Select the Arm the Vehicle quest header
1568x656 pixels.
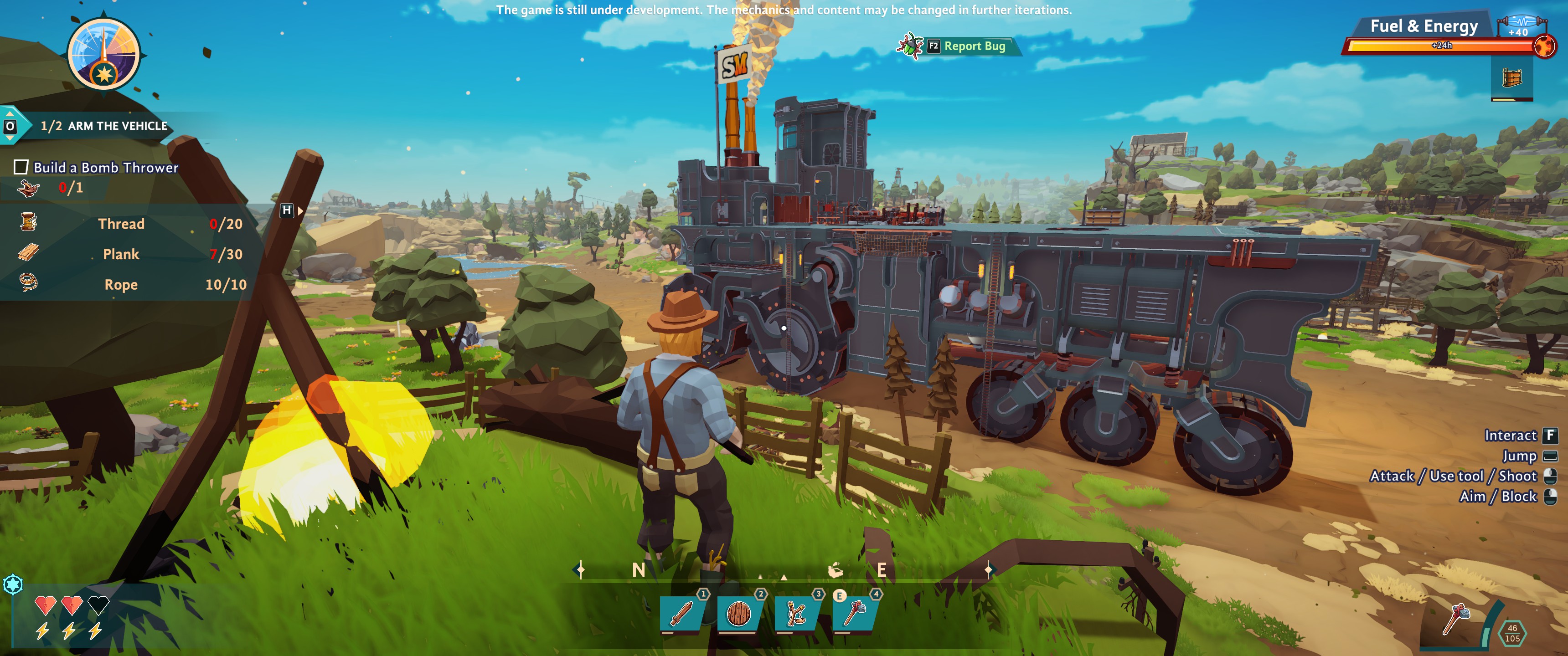pos(103,126)
